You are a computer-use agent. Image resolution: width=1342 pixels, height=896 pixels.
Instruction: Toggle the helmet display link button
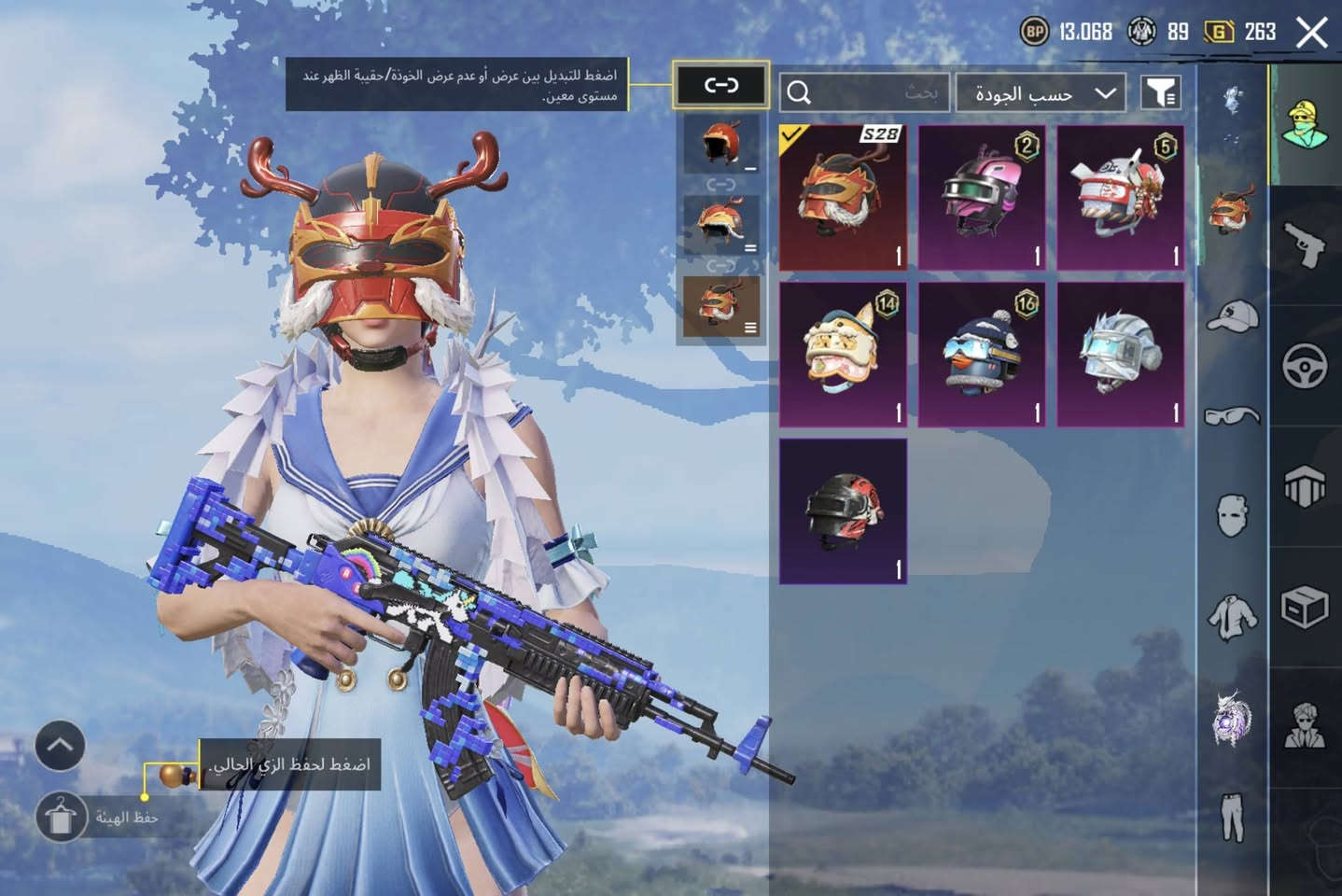(720, 86)
